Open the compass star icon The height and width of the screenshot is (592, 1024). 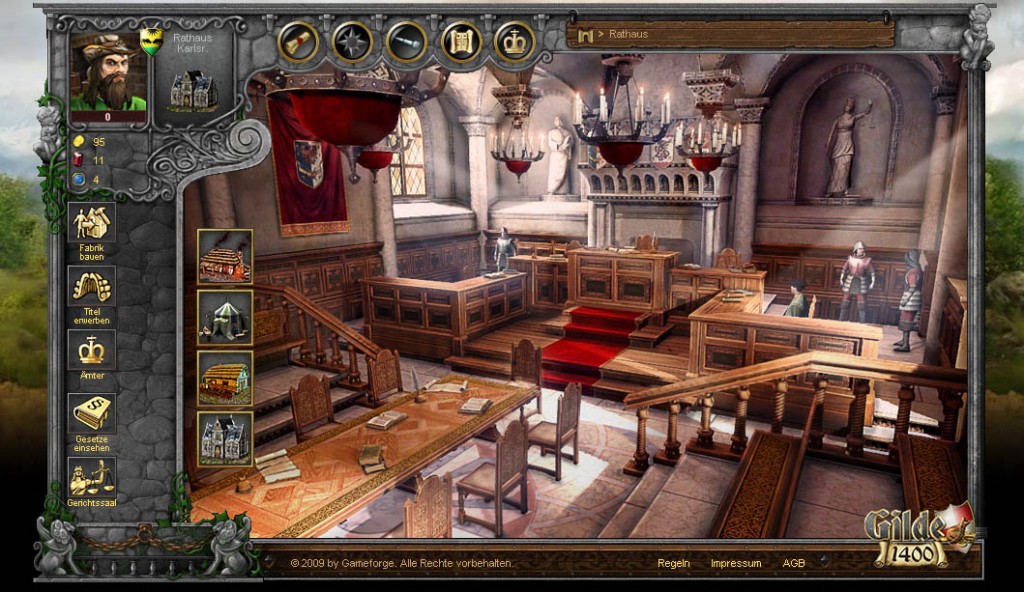click(352, 41)
